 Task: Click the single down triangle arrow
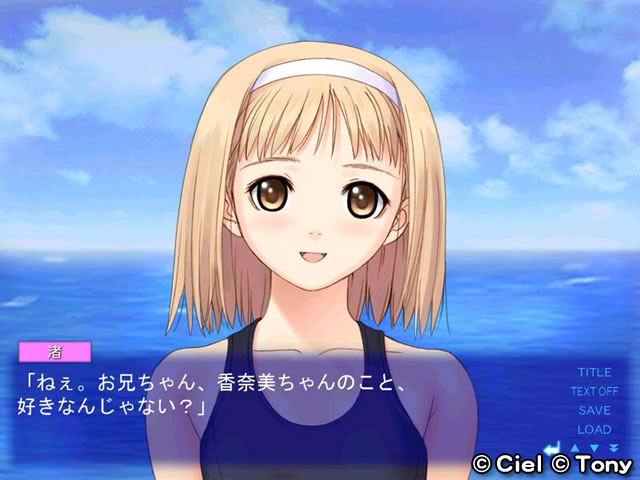click(x=595, y=447)
